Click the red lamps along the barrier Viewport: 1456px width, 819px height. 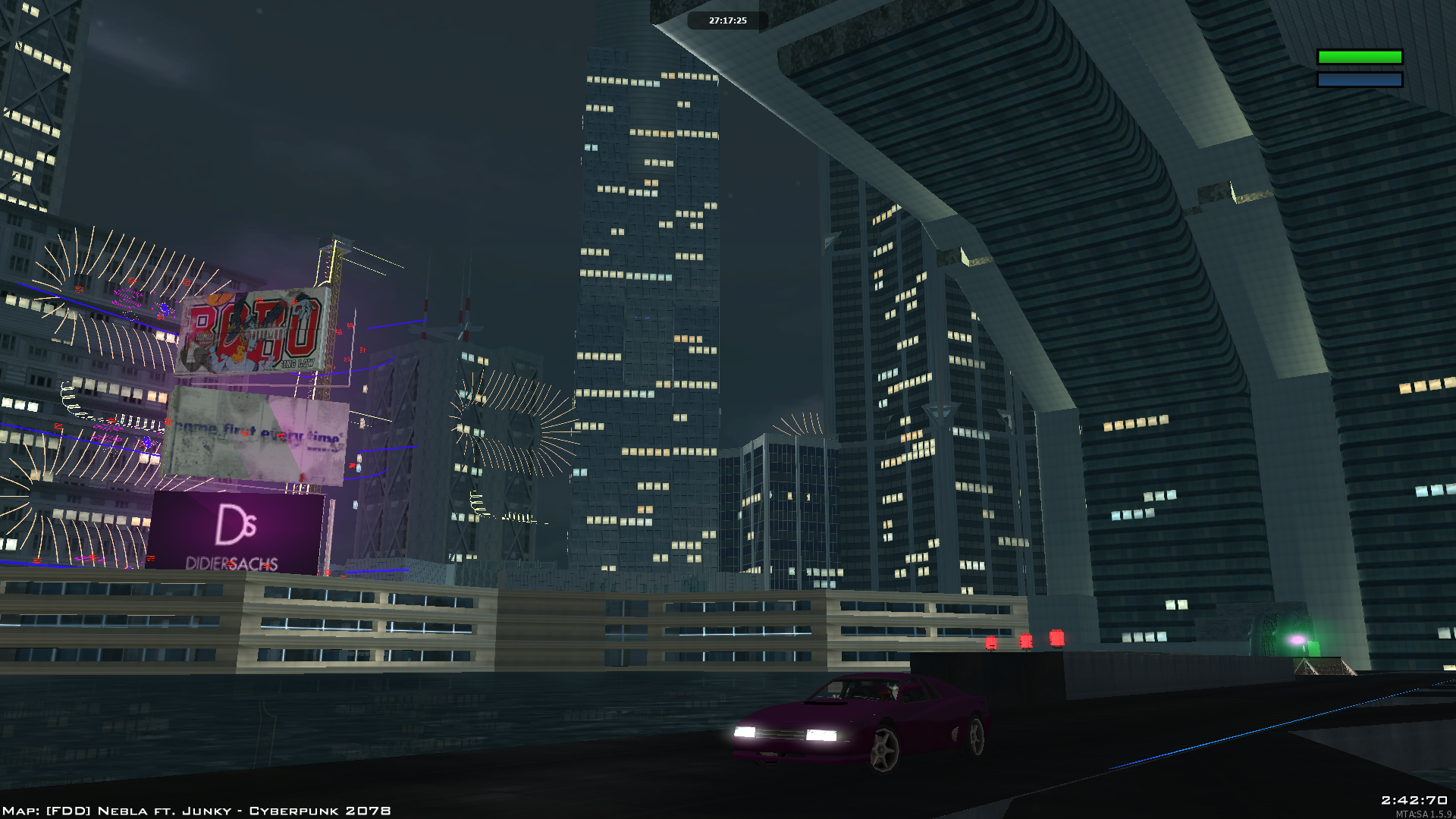(x=1025, y=642)
